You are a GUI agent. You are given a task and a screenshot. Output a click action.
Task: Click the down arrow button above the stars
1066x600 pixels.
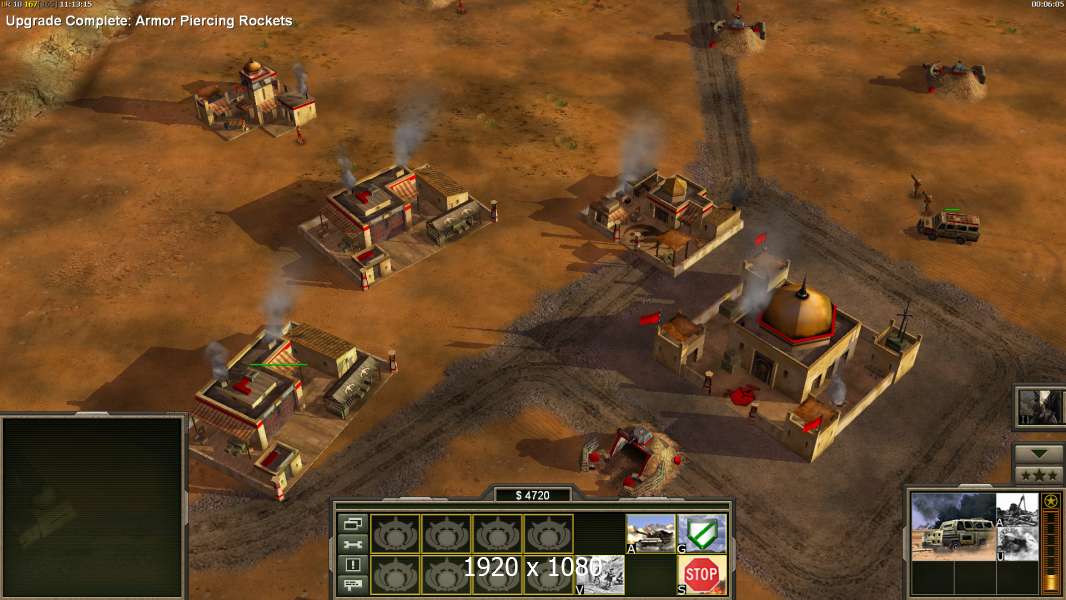click(1038, 454)
